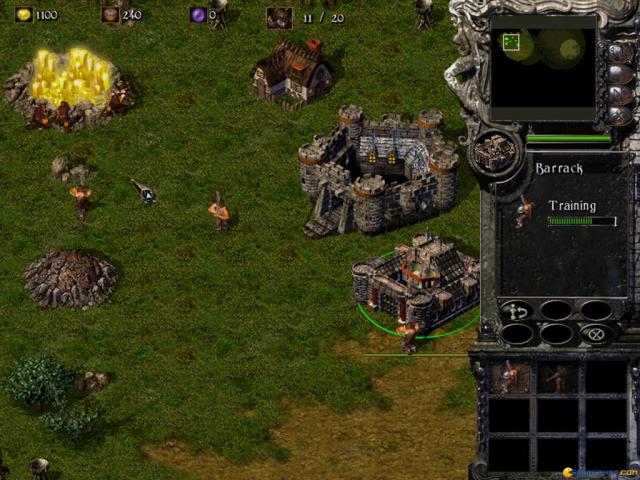The width and height of the screenshot is (640, 480).
Task: Click the unit in training queue icon
Action: coord(523,212)
